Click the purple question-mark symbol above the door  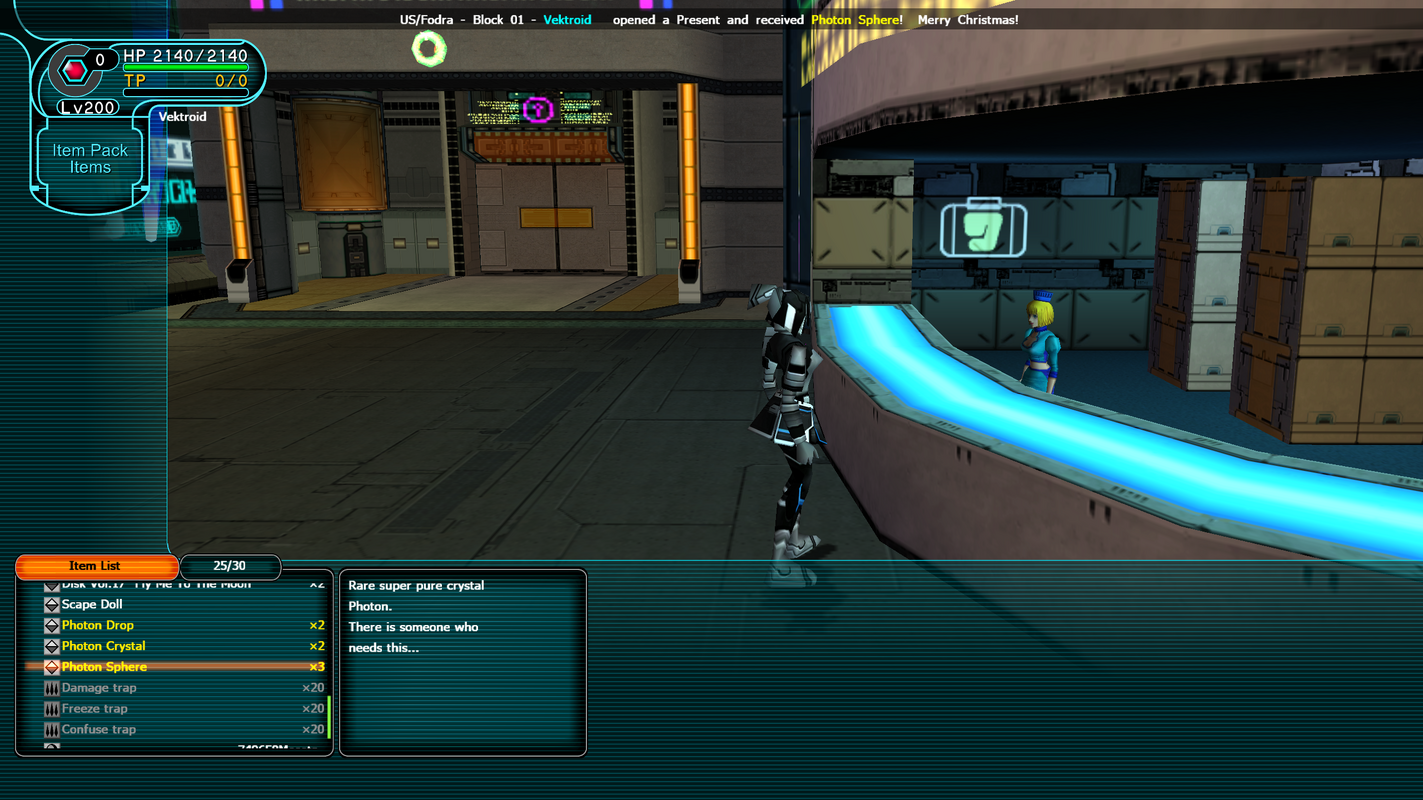pos(538,111)
